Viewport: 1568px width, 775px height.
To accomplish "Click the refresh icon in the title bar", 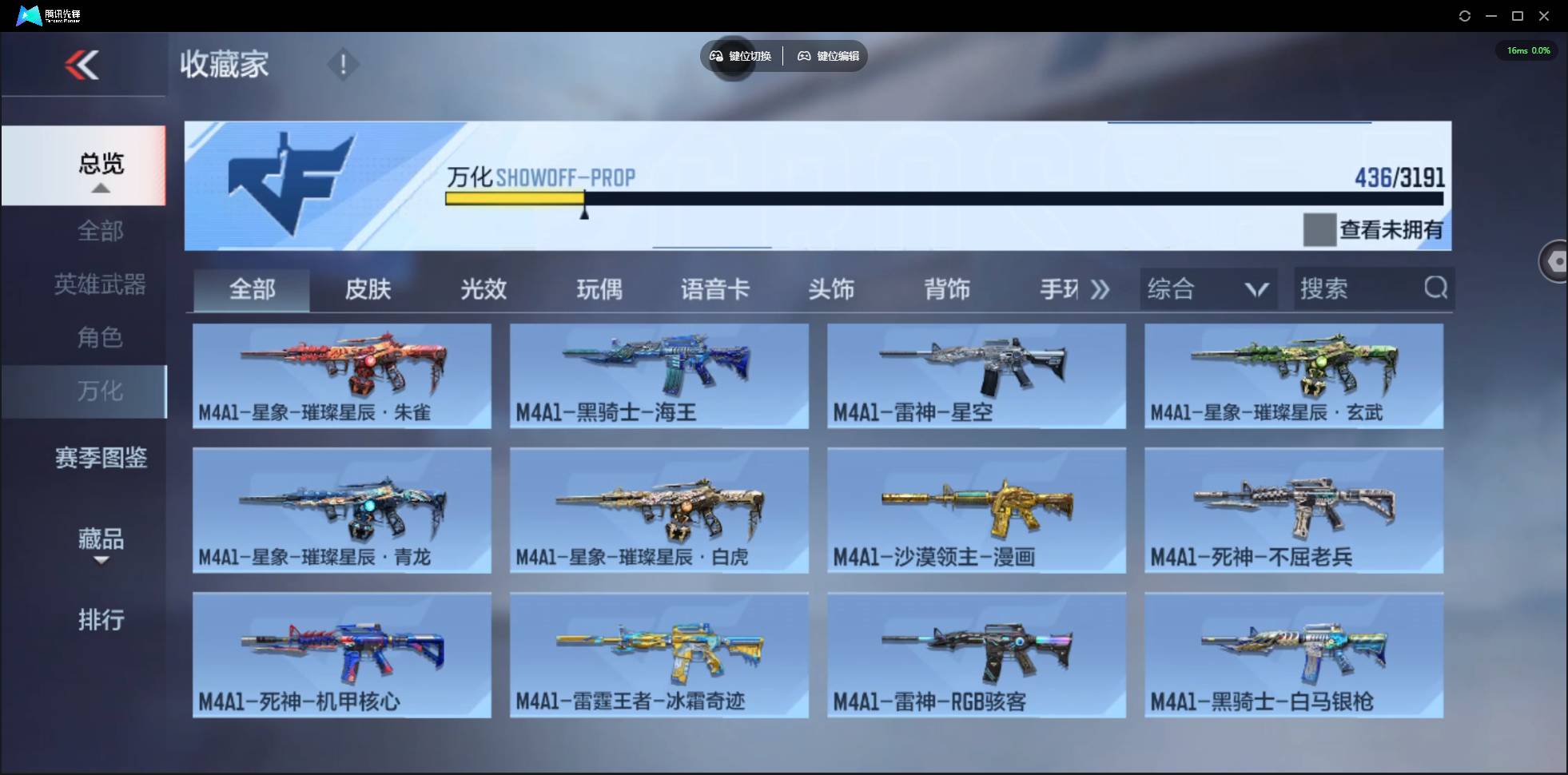I will point(1466,15).
